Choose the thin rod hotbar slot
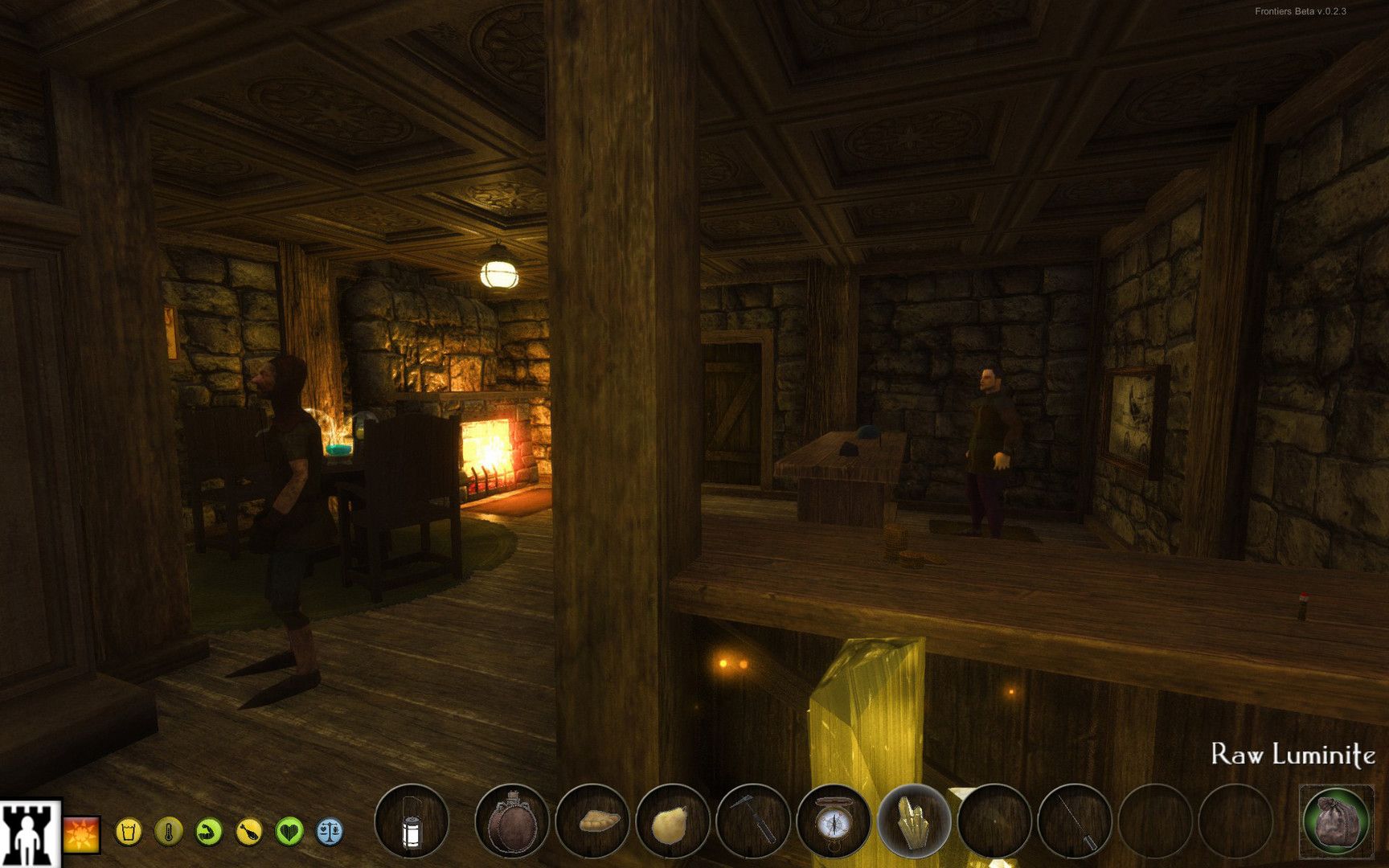Viewport: 1389px width, 868px height. point(1075,822)
